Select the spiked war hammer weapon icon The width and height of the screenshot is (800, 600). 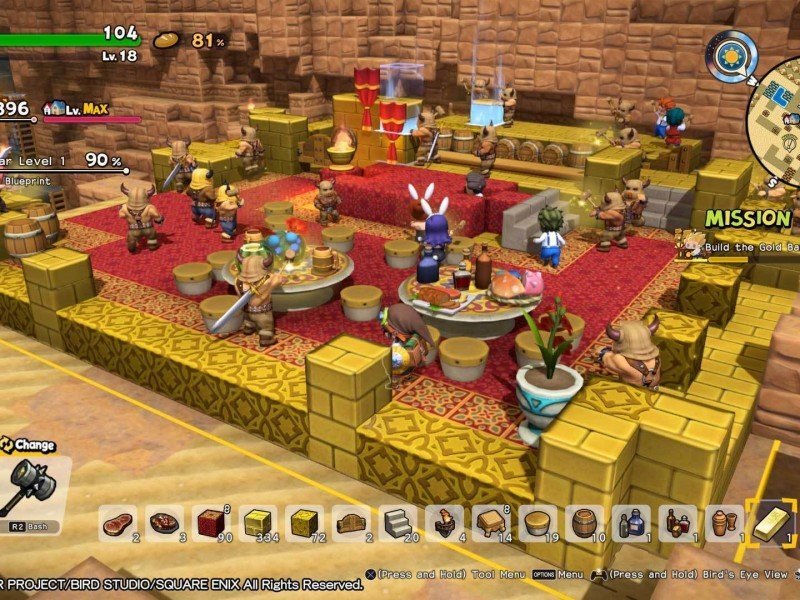(32, 488)
